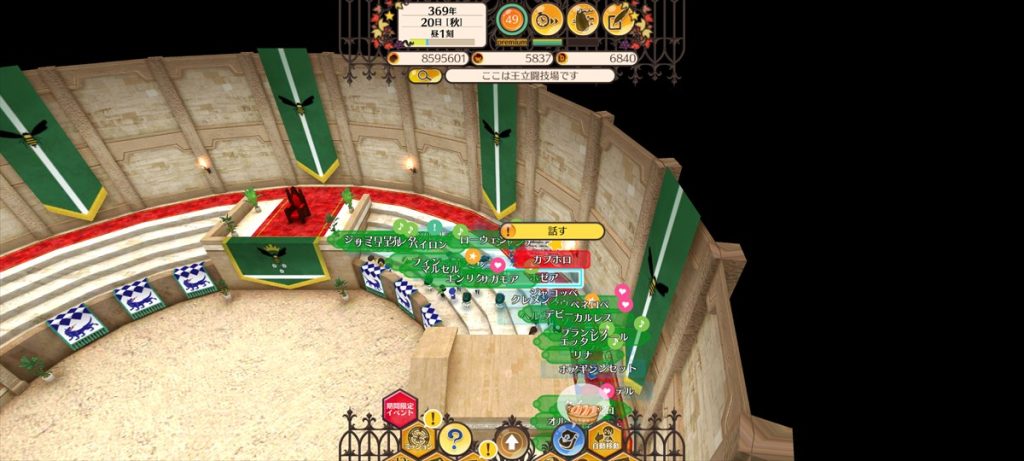Choose the リナ character name label

pyautogui.click(x=581, y=354)
